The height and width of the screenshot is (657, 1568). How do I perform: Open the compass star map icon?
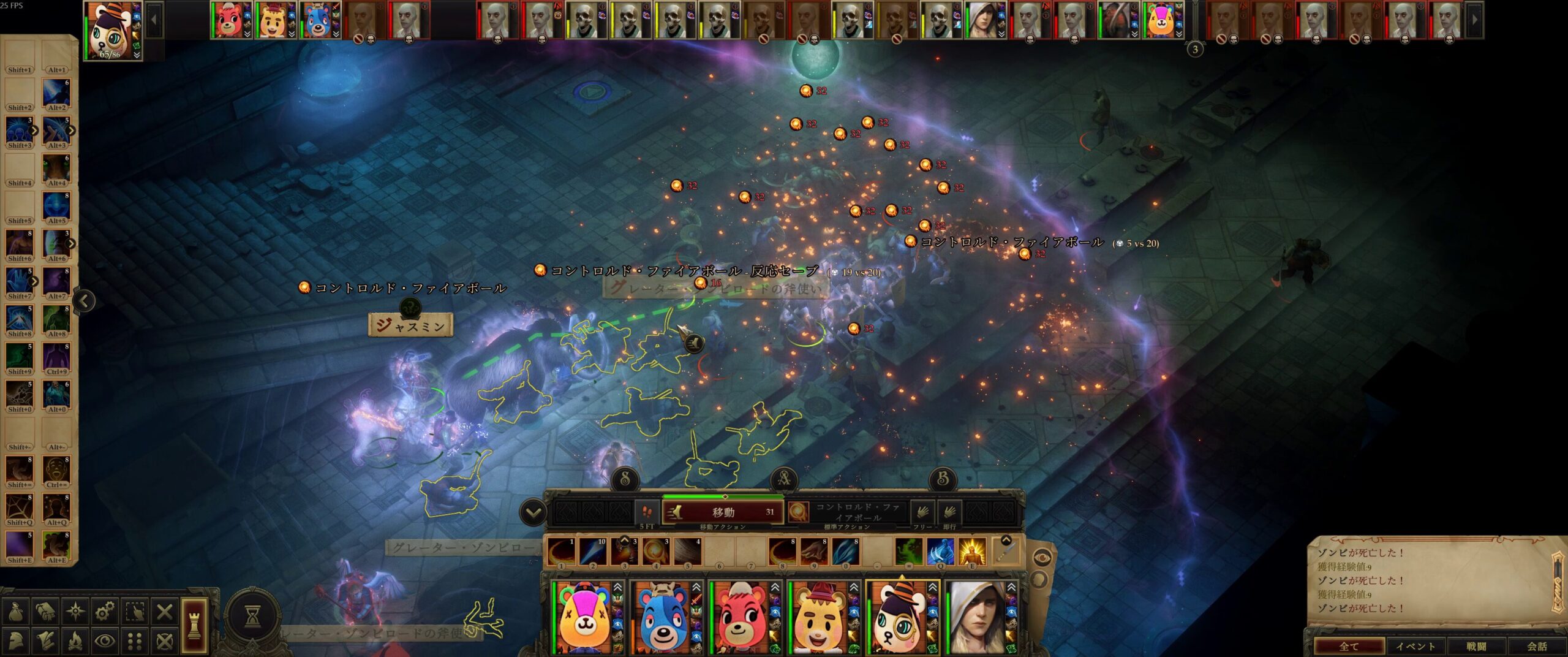click(75, 611)
